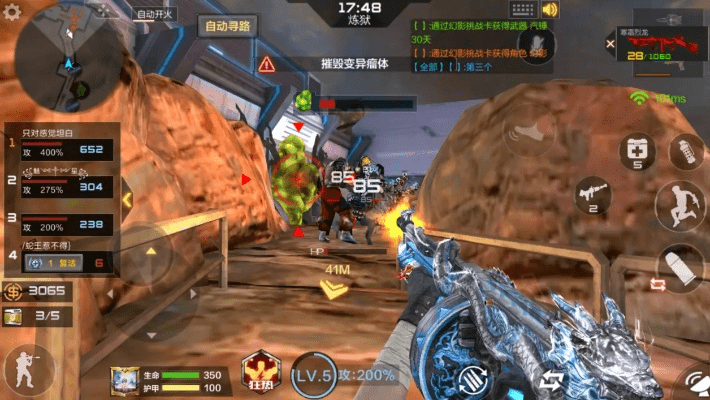Tap the reload ammo button

pos(473,380)
